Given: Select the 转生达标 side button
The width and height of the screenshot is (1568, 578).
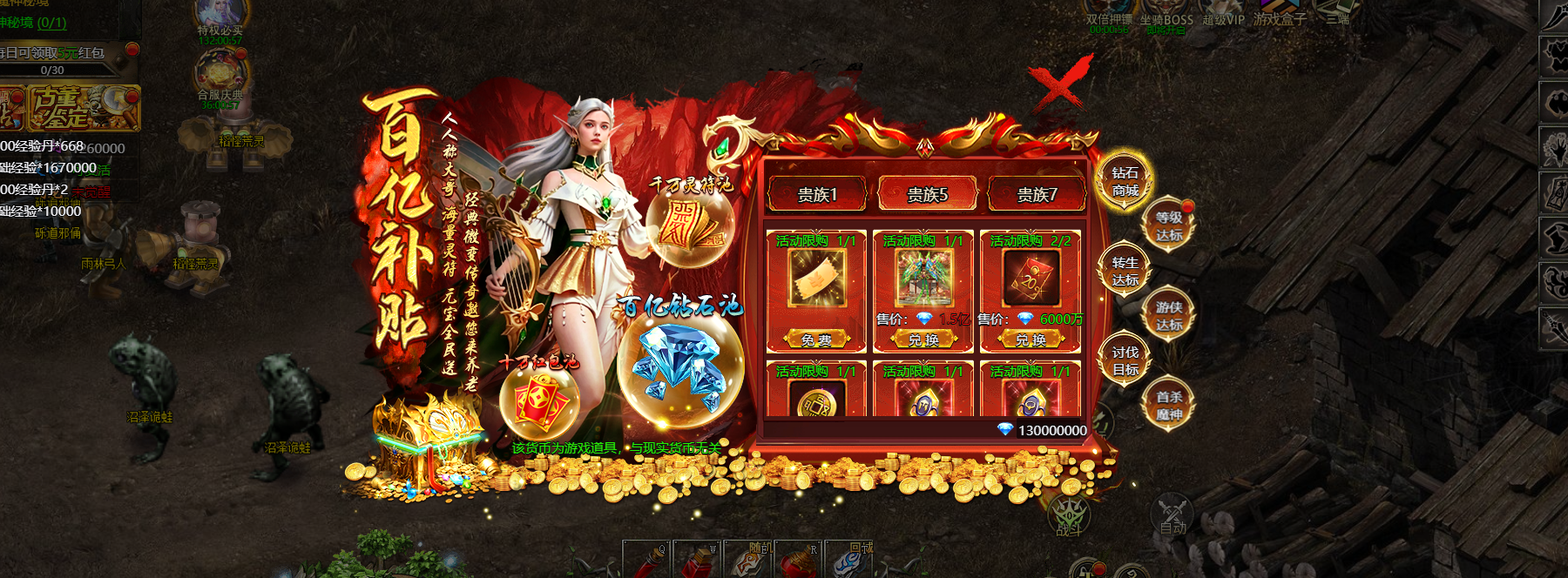Looking at the screenshot, I should (x=1125, y=272).
